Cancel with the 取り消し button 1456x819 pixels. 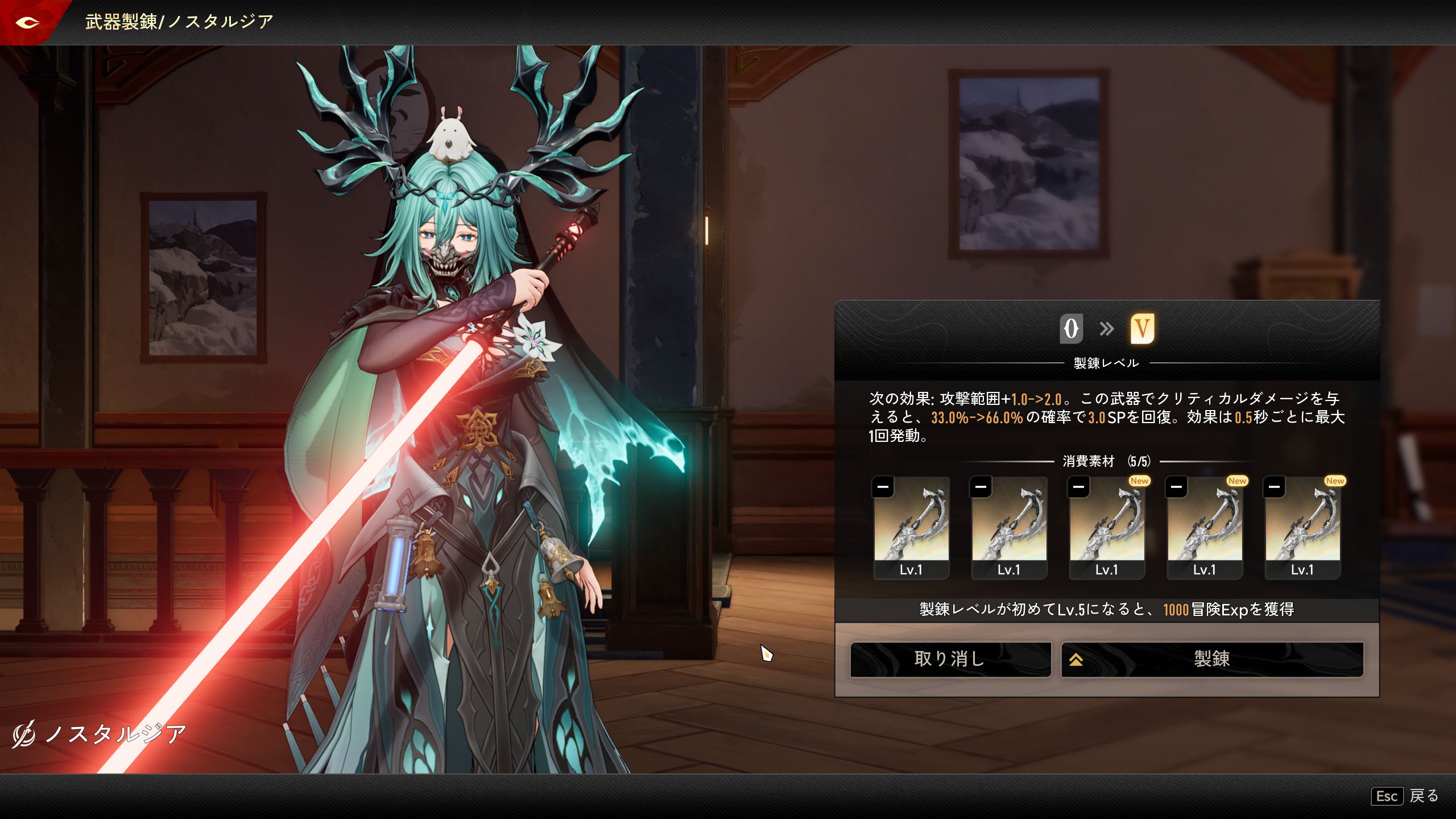tap(950, 659)
